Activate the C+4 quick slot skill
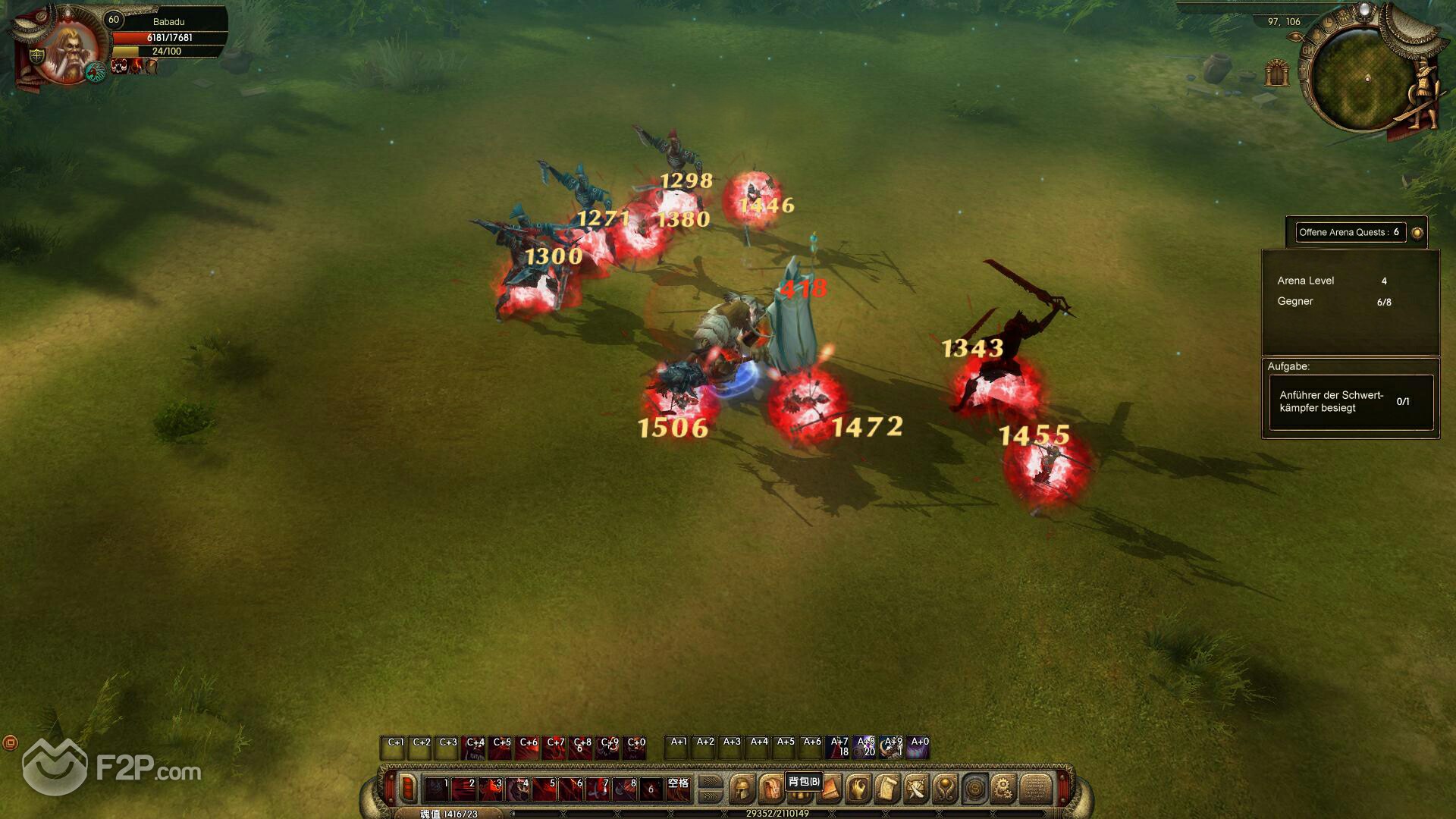This screenshot has height=819, width=1456. [475, 748]
